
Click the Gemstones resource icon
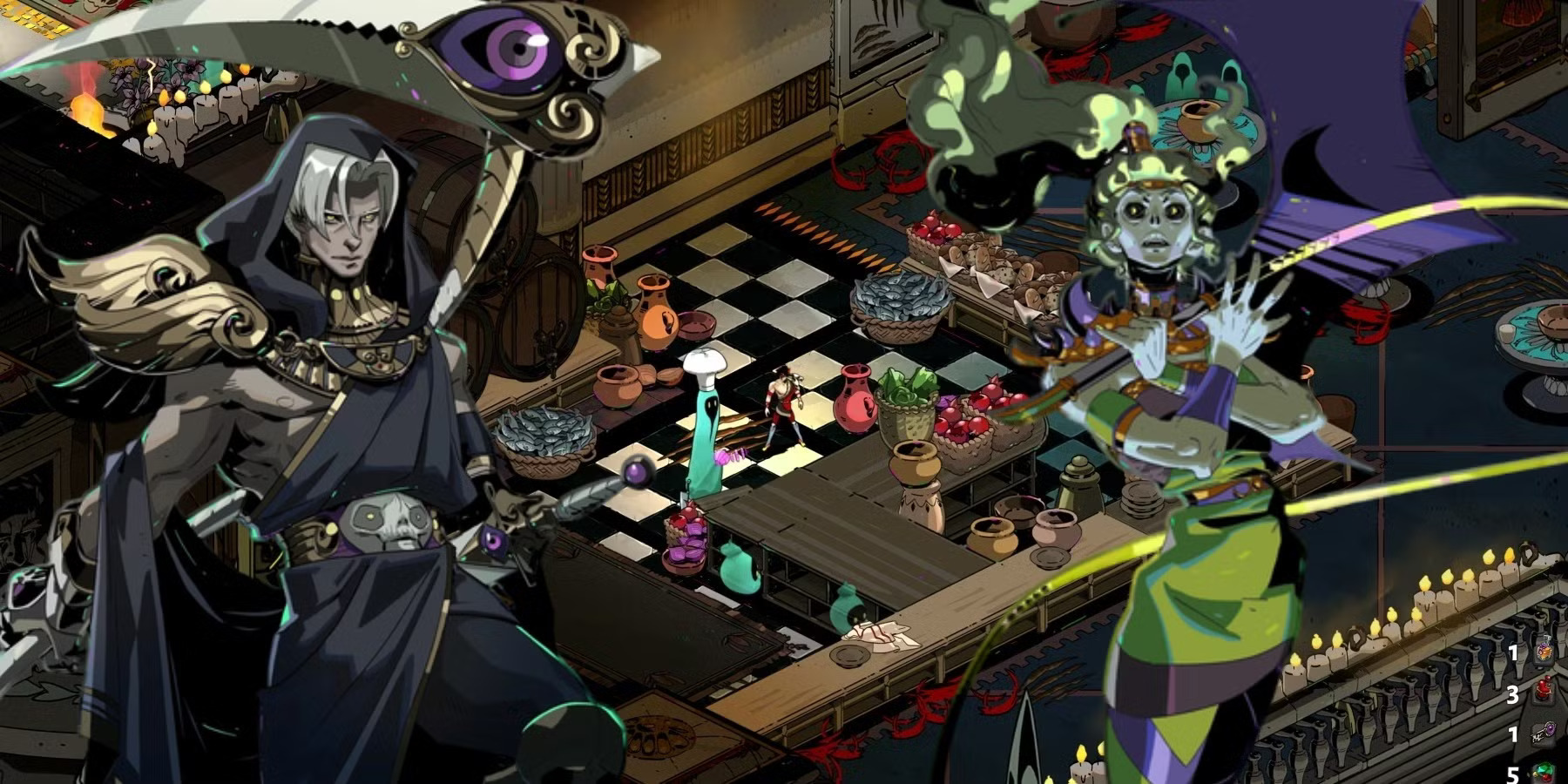click(1544, 774)
